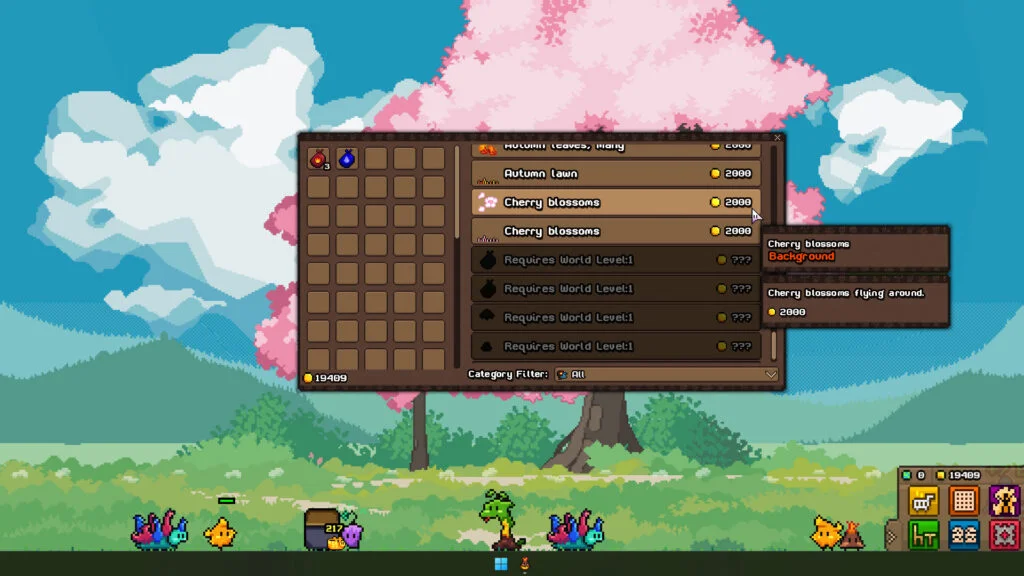
Task: Click the Windows Start button
Action: click(x=501, y=564)
